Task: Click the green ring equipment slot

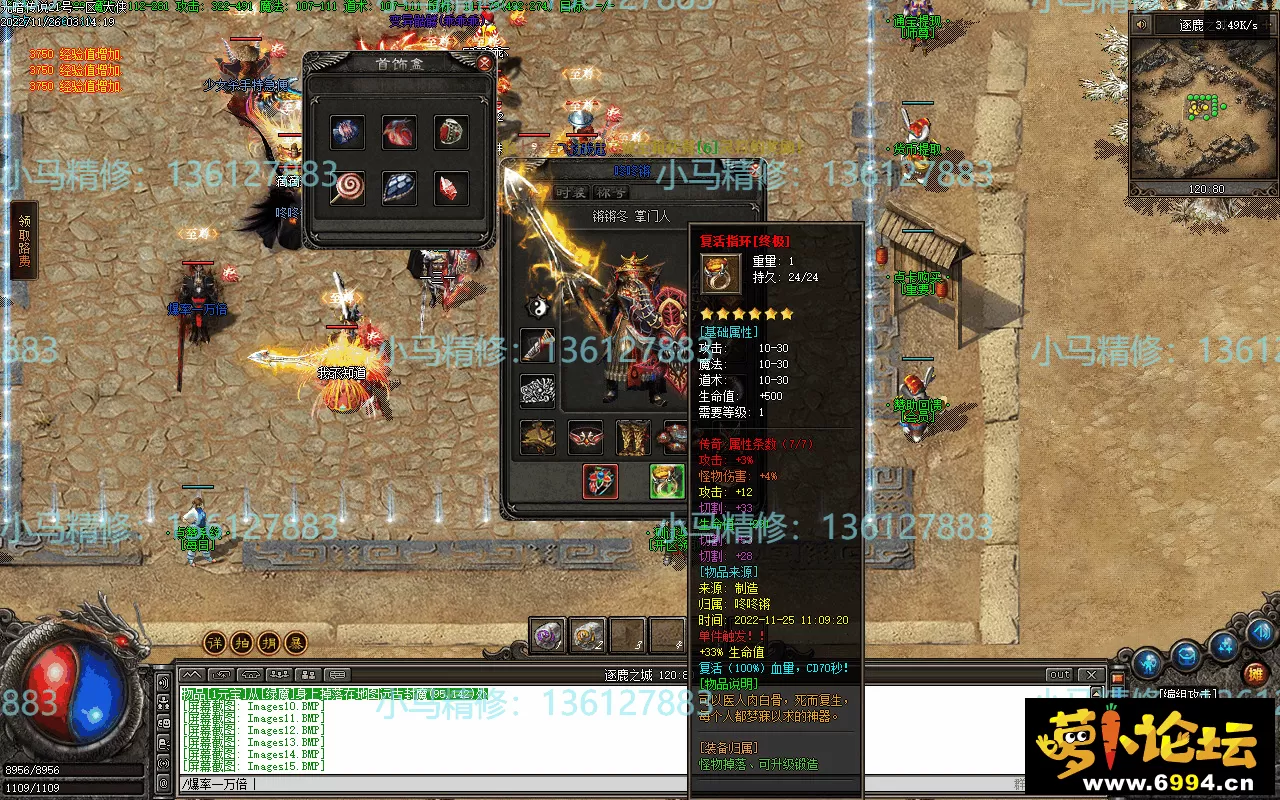Action: 666,481
